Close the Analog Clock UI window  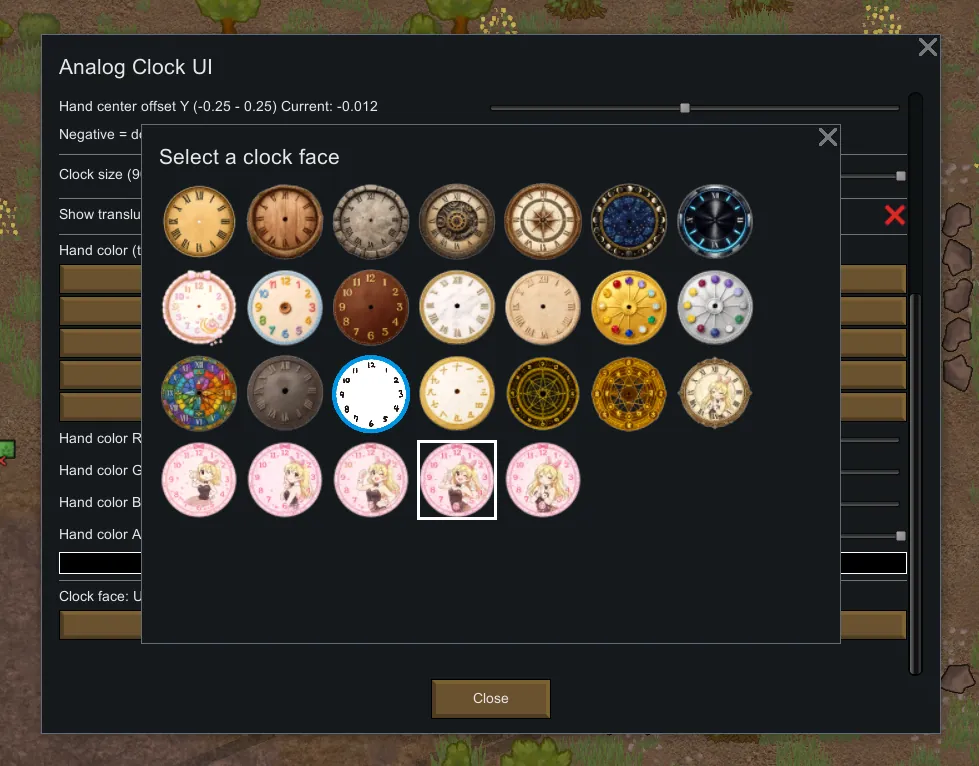coord(490,698)
